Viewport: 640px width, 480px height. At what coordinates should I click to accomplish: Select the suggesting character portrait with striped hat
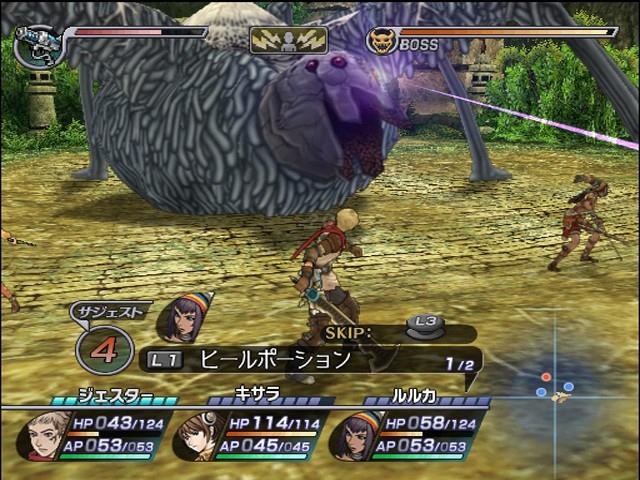185,319
